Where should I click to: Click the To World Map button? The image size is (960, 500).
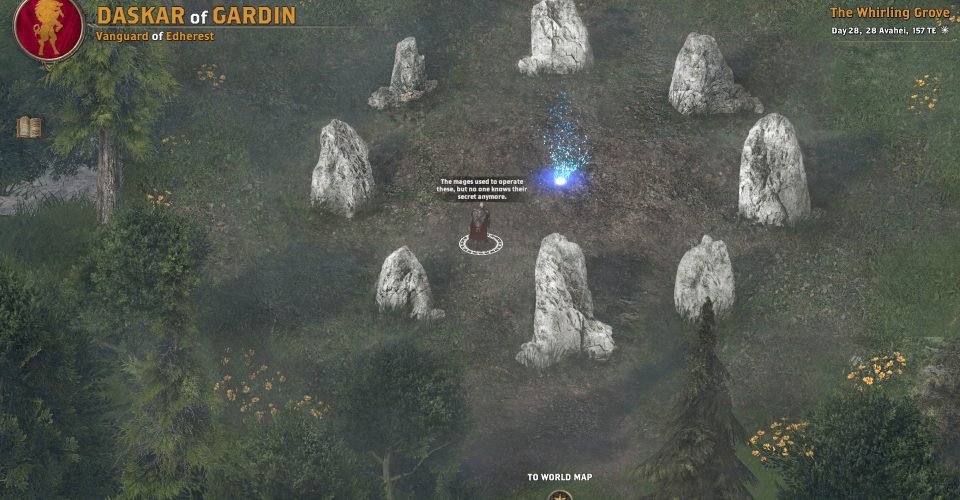[560, 493]
